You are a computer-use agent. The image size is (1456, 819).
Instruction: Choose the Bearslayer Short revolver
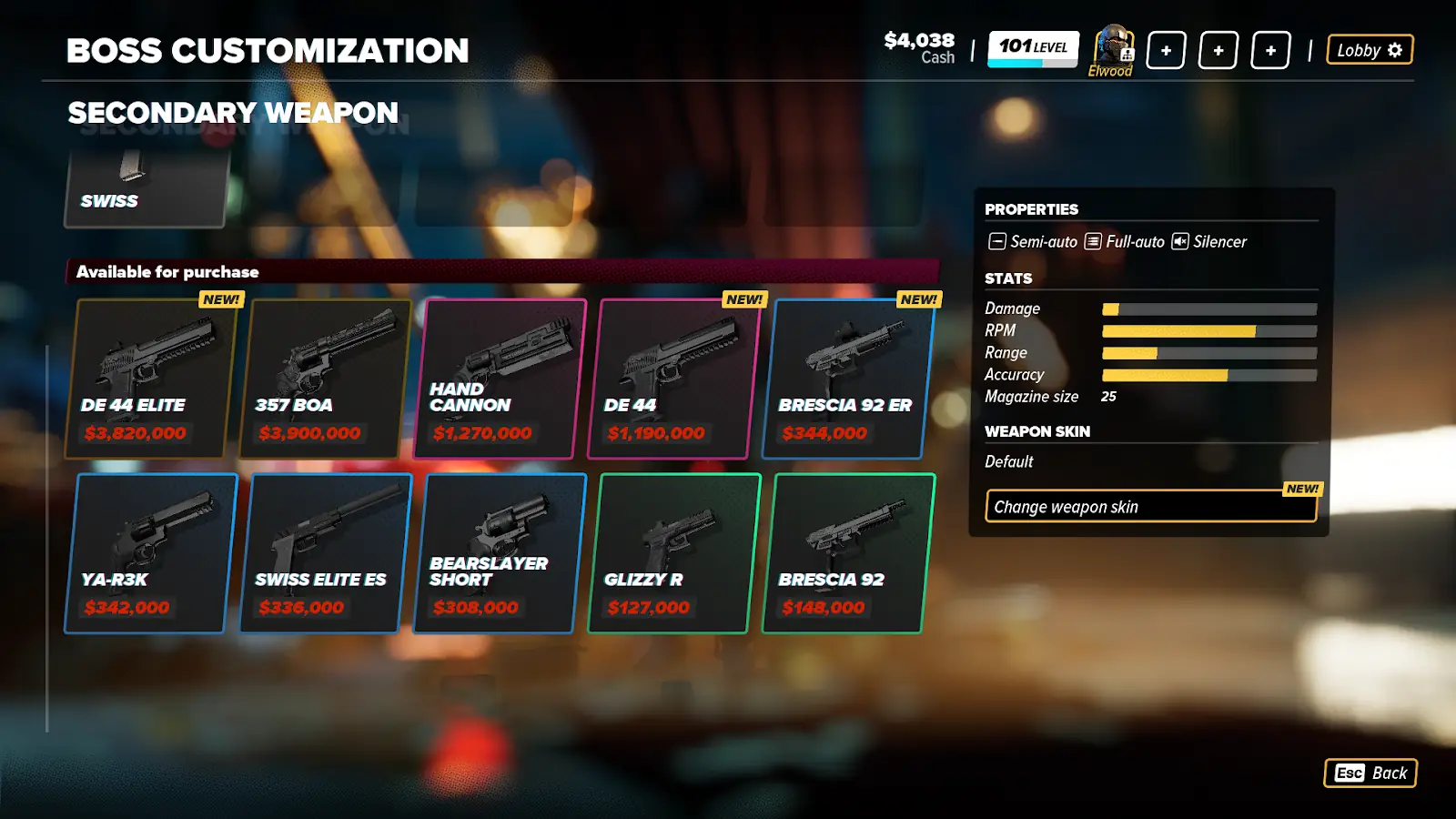coord(500,553)
